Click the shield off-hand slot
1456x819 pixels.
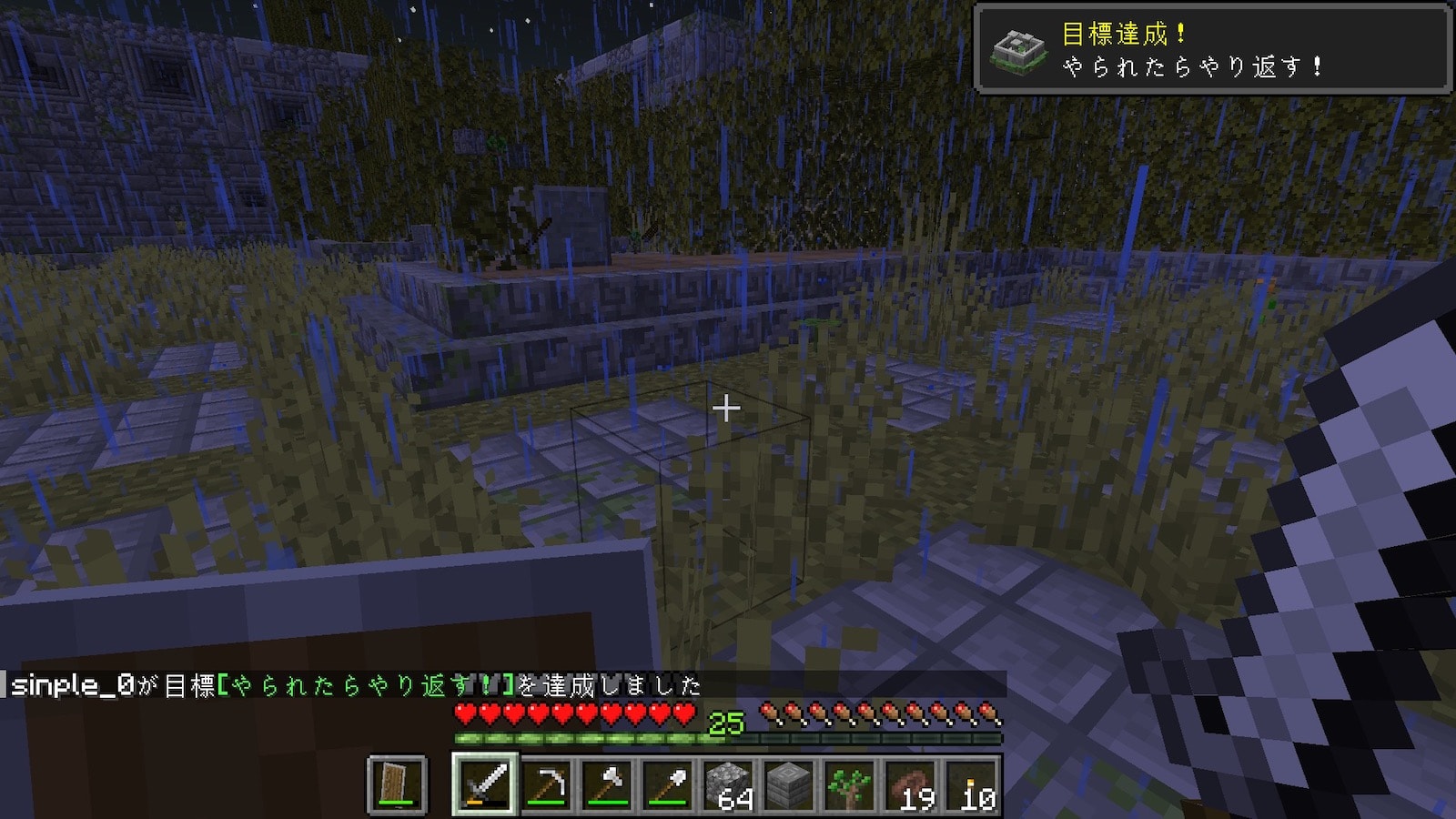pos(397,784)
